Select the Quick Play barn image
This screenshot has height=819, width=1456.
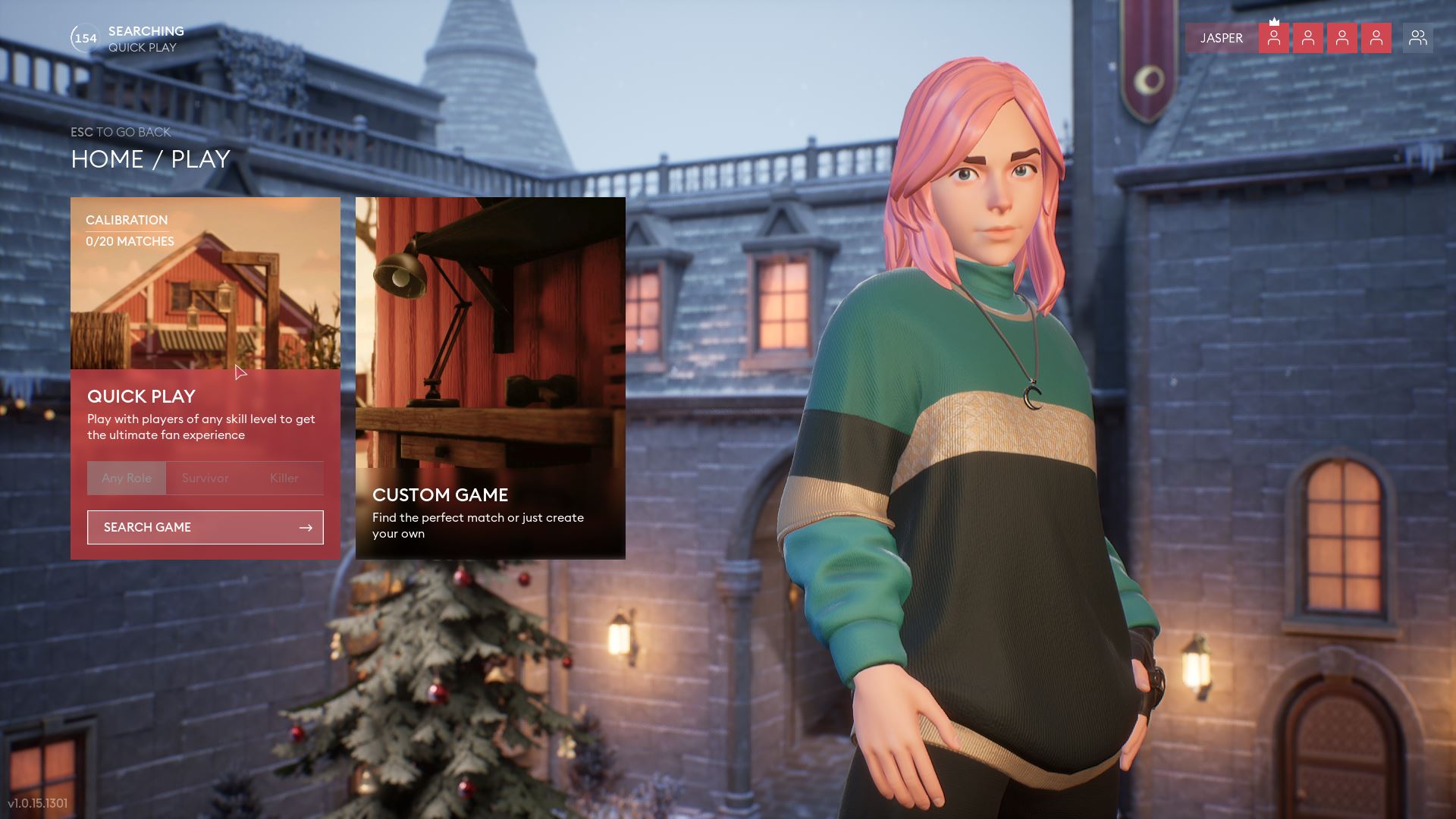pyautogui.click(x=205, y=296)
